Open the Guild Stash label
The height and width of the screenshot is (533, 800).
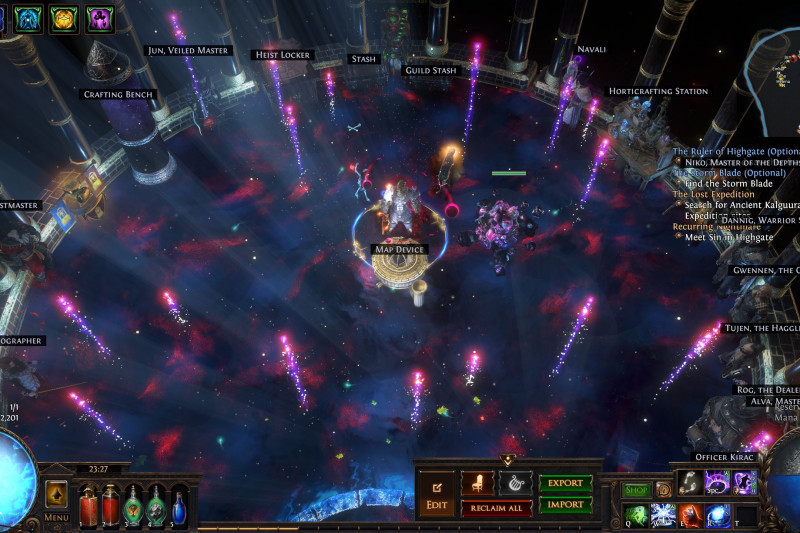[x=430, y=71]
